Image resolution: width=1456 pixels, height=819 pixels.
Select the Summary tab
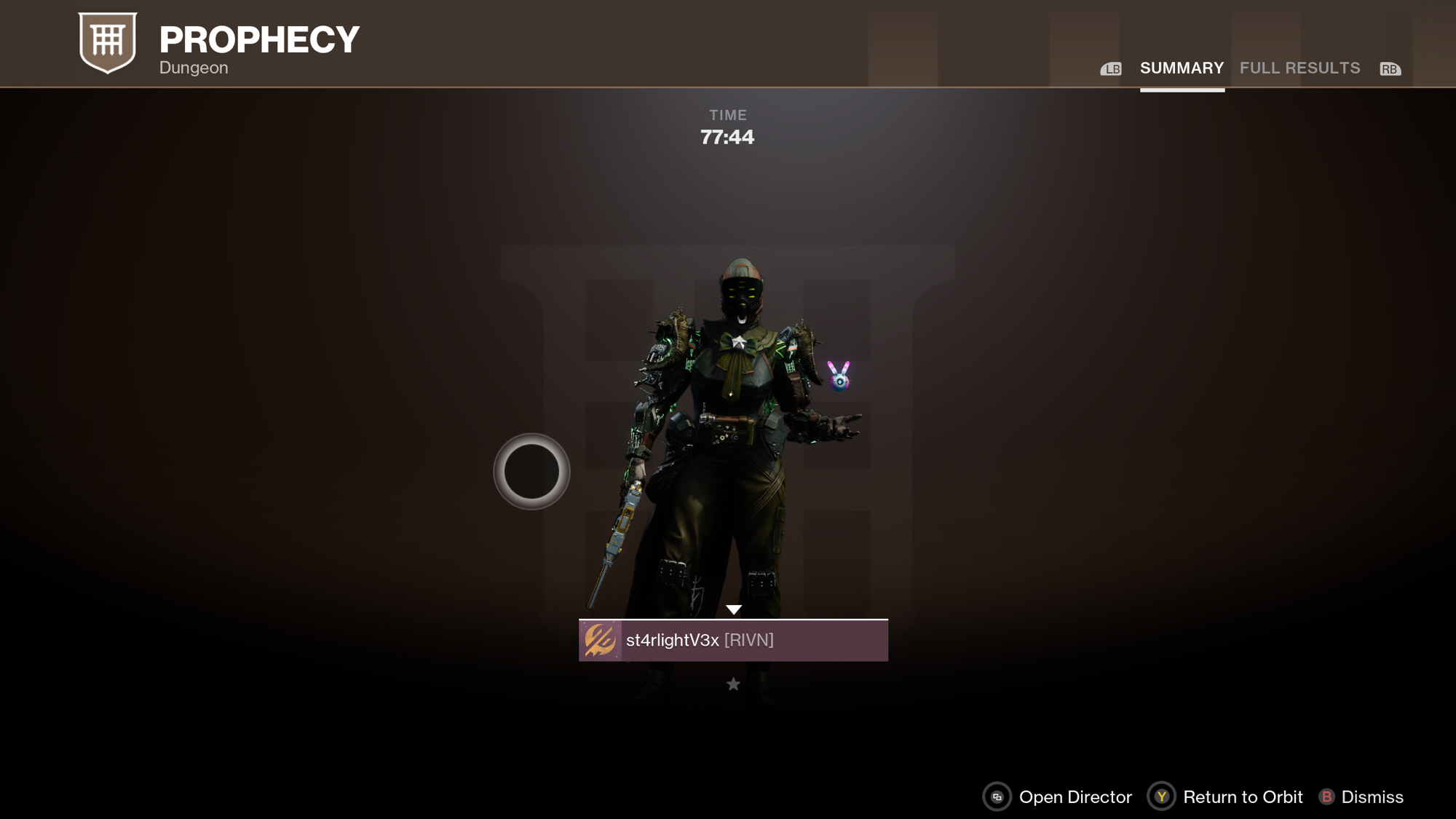(x=1182, y=68)
